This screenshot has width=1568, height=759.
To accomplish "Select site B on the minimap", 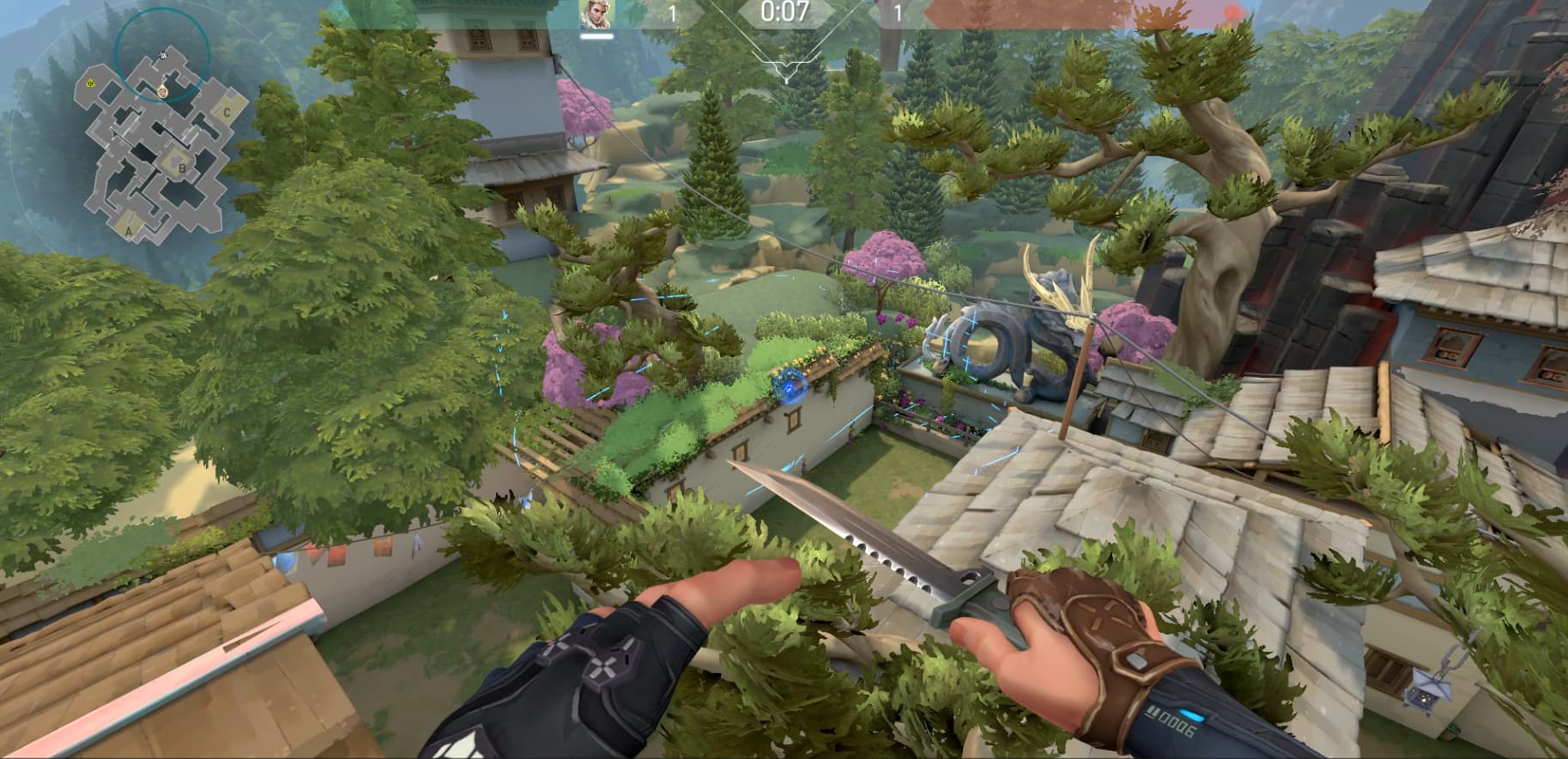I will click(x=182, y=168).
